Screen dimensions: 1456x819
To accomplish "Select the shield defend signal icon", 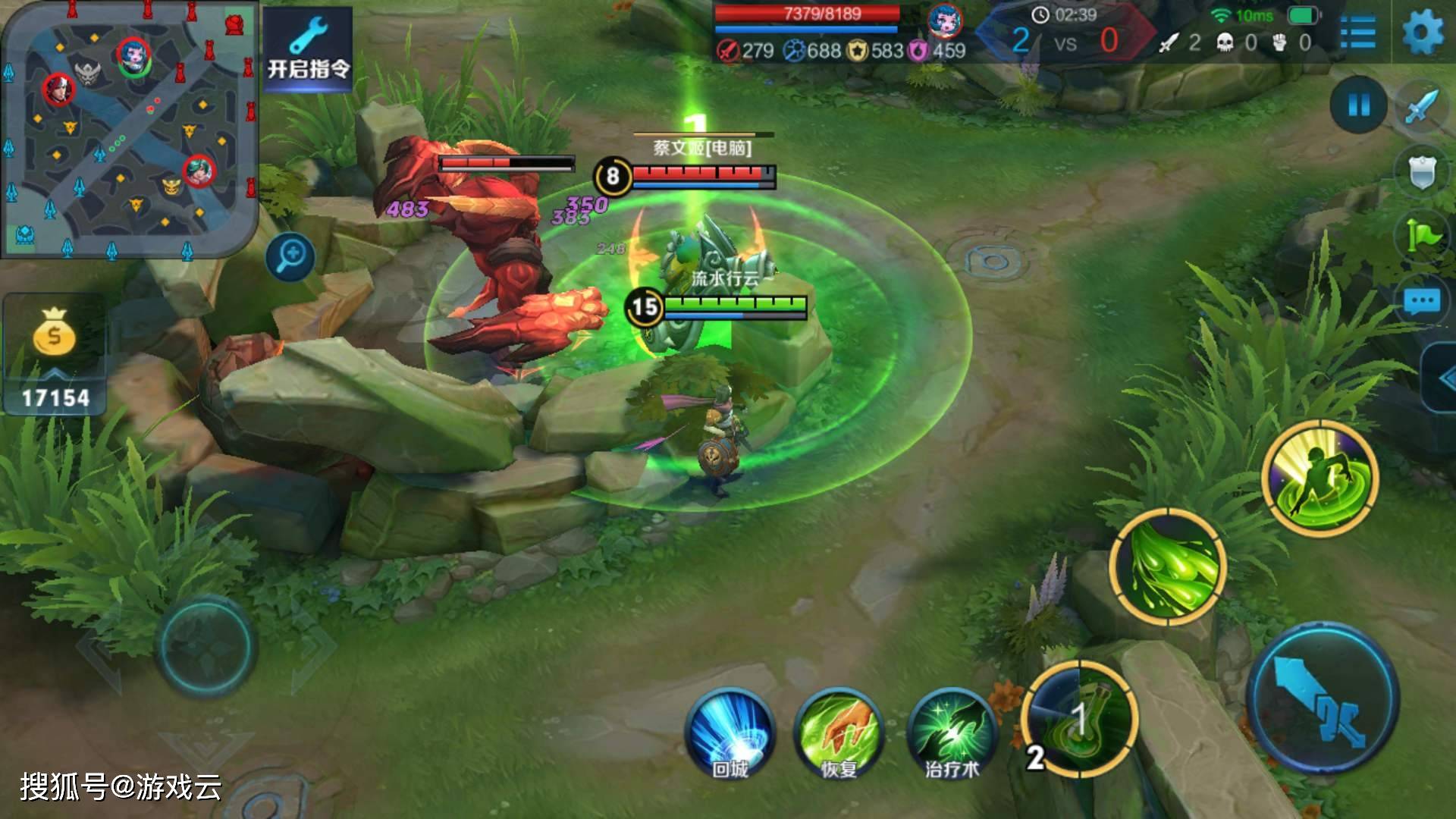I will tap(1421, 173).
